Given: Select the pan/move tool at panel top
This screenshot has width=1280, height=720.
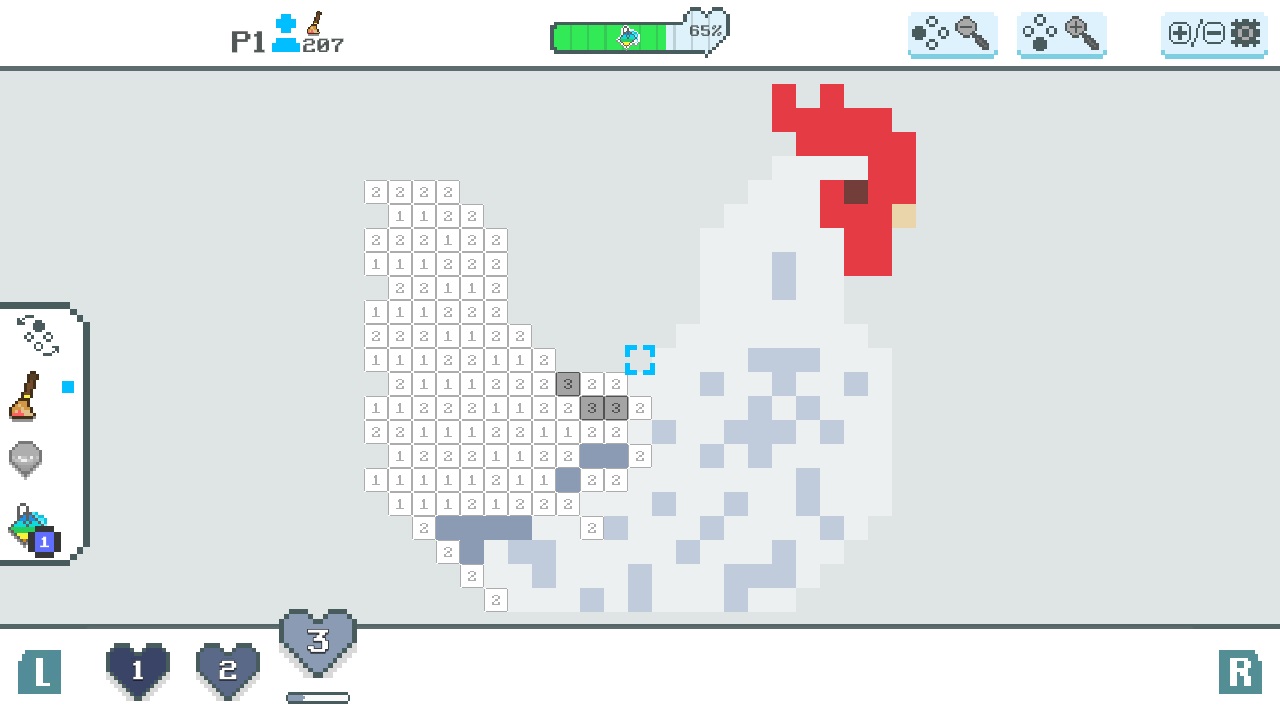Looking at the screenshot, I should point(38,335).
